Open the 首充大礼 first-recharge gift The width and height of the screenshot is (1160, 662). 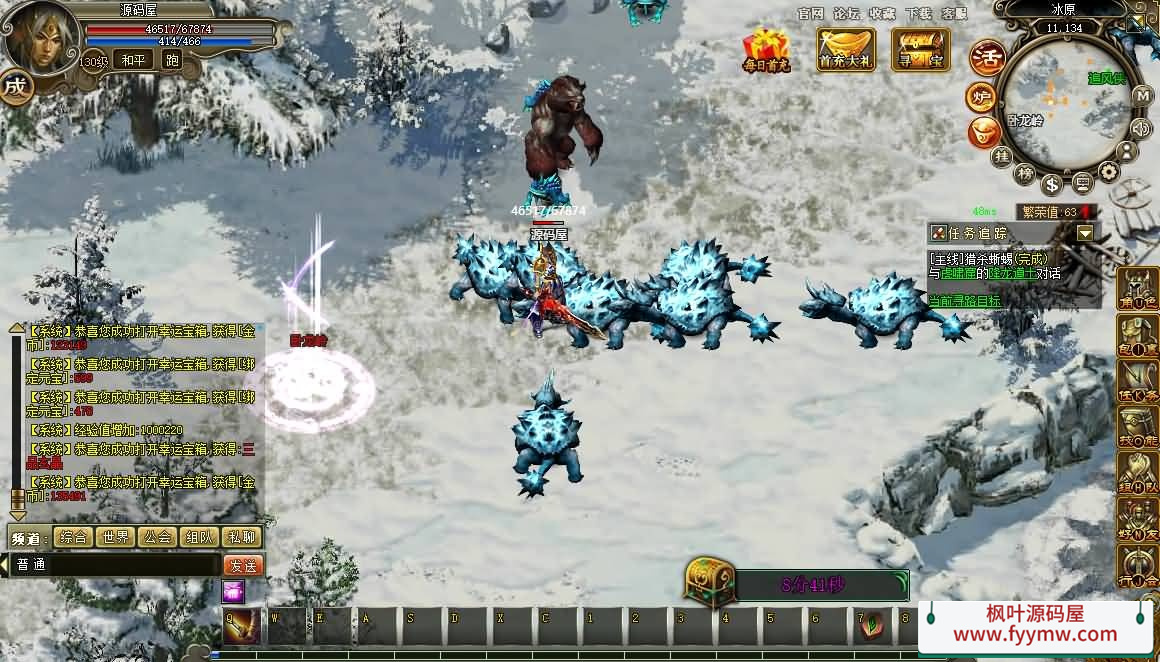846,49
